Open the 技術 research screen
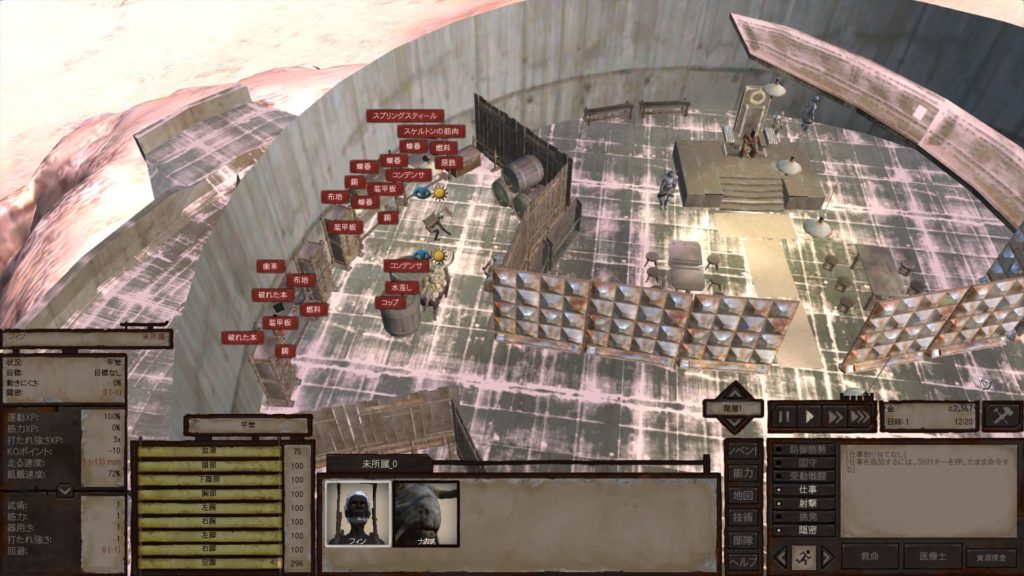Image resolution: width=1024 pixels, height=576 pixels. 742,517
